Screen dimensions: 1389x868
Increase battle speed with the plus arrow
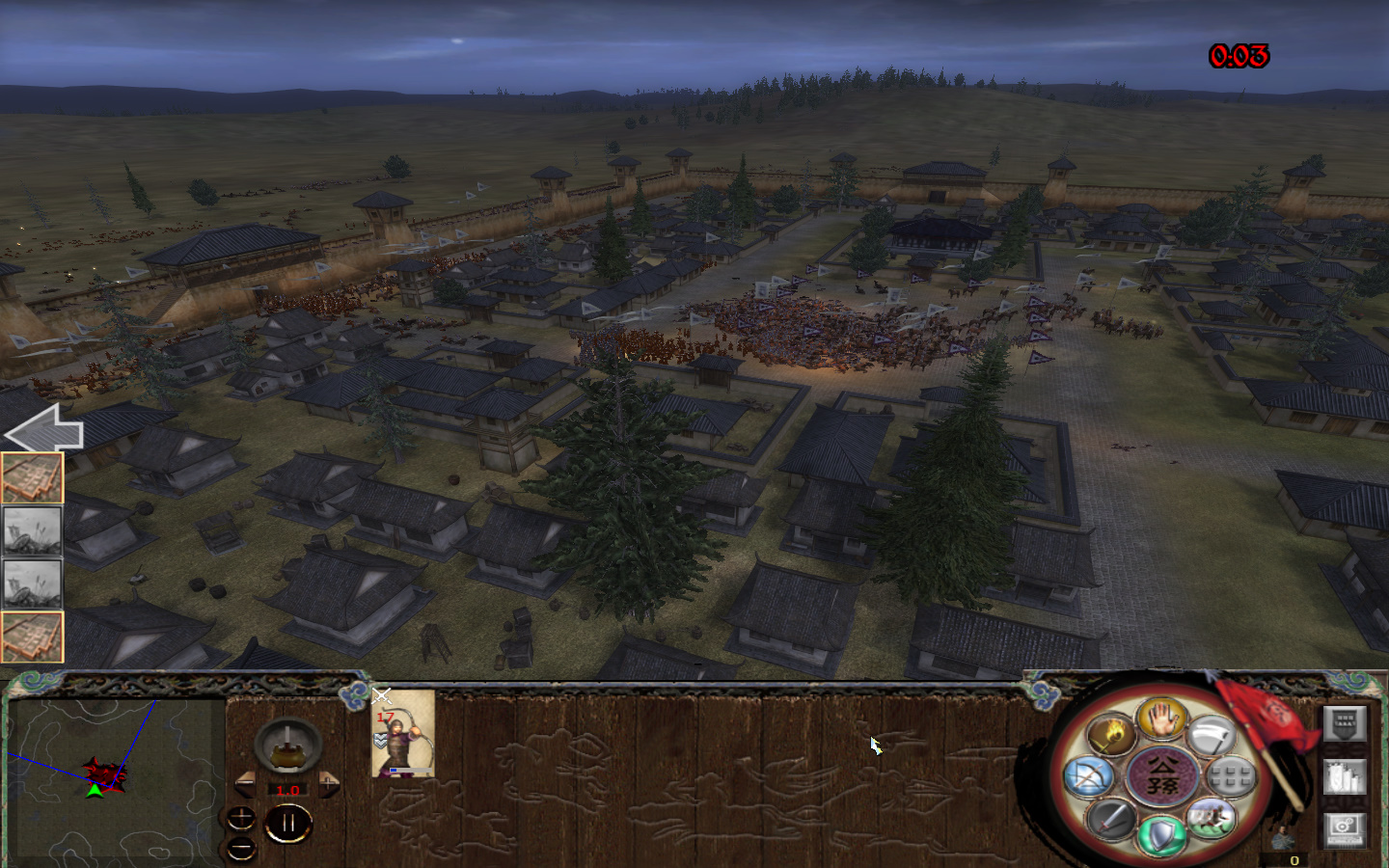point(329,783)
